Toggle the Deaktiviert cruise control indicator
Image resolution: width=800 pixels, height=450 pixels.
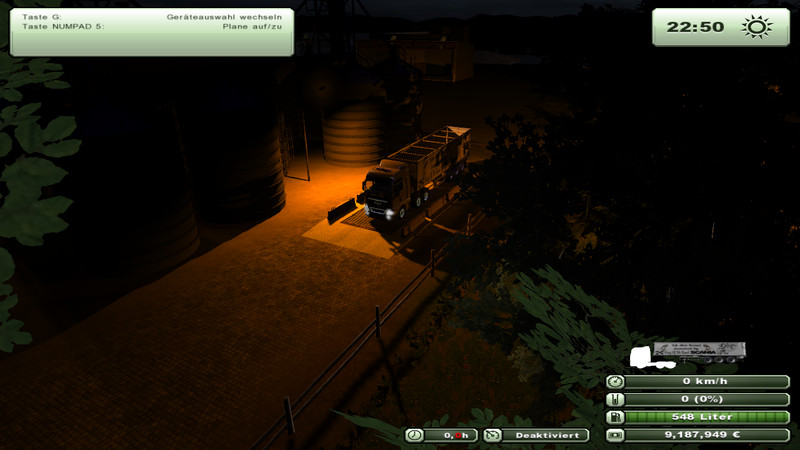click(x=534, y=435)
